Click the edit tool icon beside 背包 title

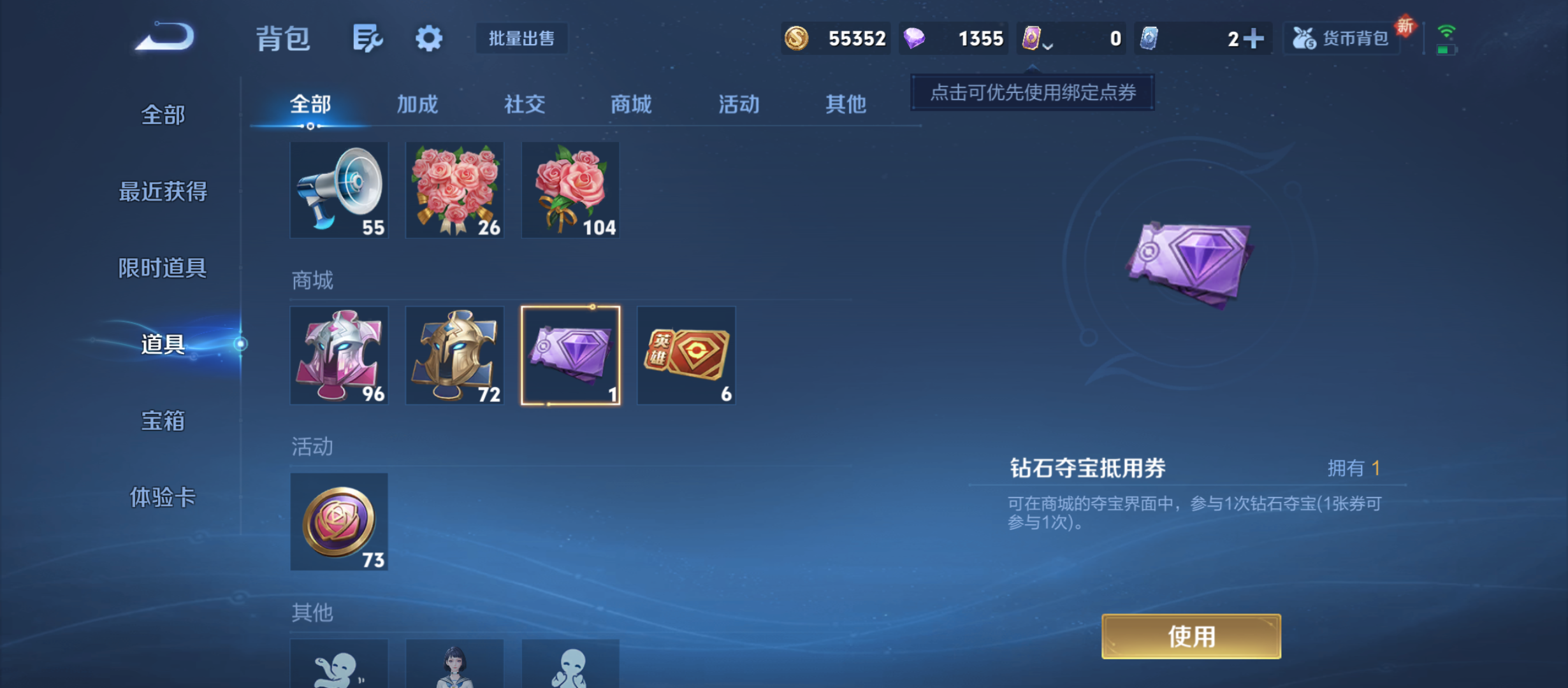(x=367, y=38)
